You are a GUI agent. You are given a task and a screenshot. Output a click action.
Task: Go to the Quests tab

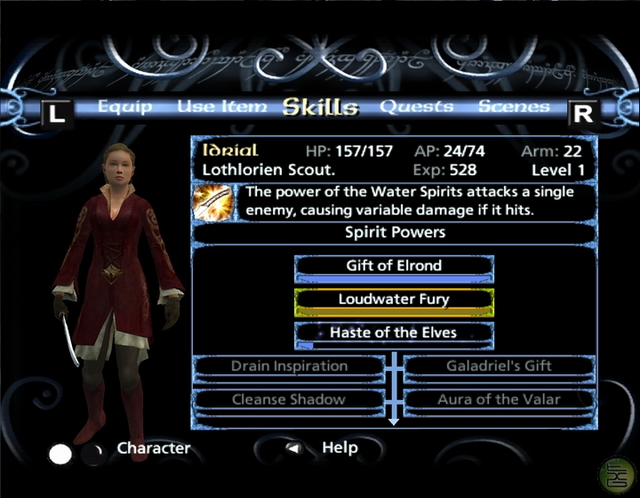pyautogui.click(x=416, y=107)
